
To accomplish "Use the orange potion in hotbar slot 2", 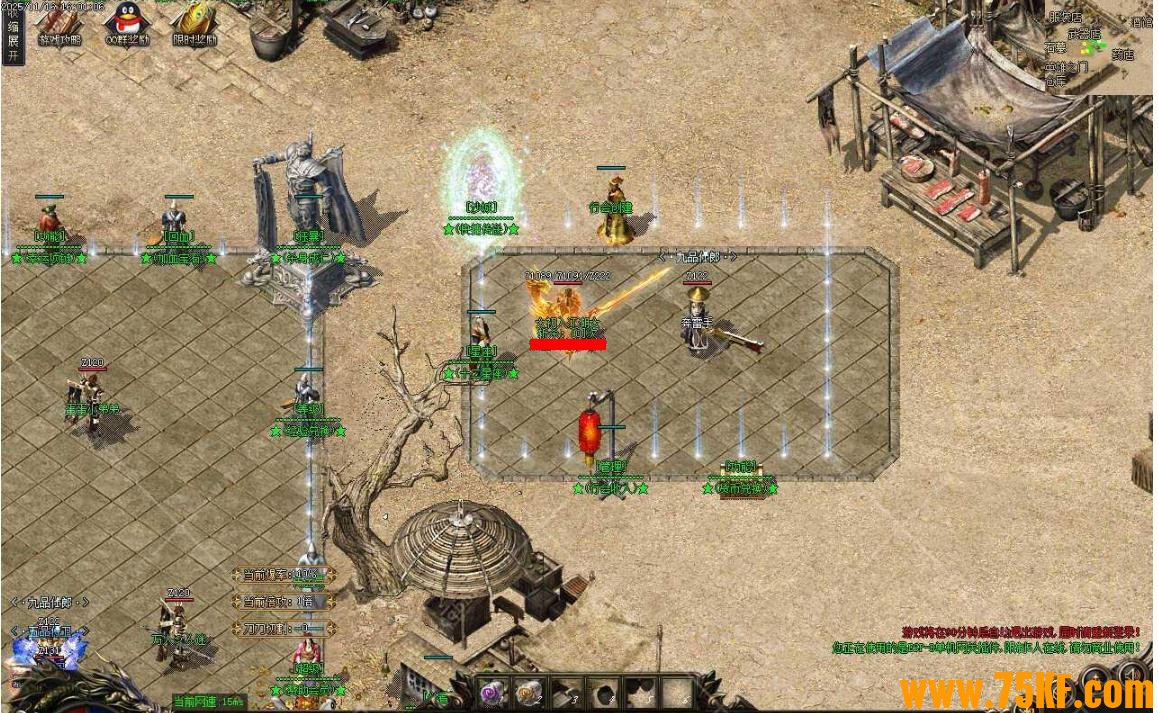I will (526, 691).
